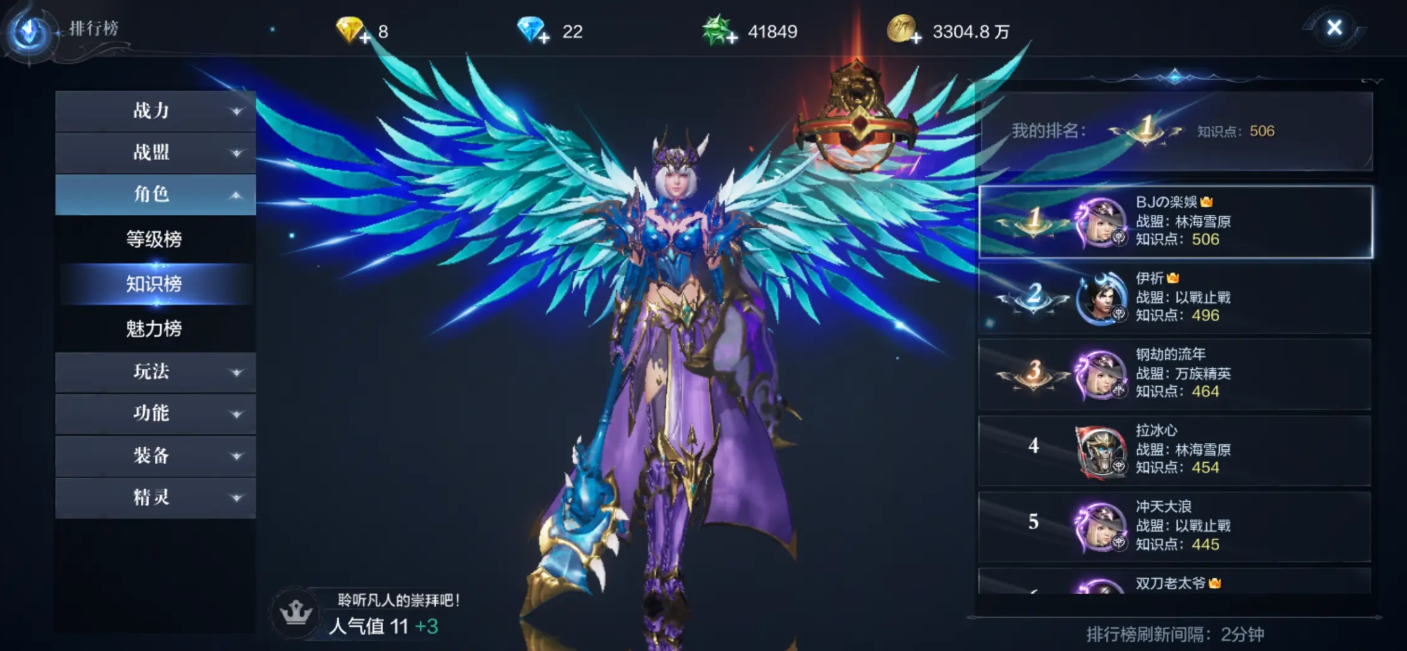View fifth-ranked player 冲天大浪

click(x=1174, y=525)
